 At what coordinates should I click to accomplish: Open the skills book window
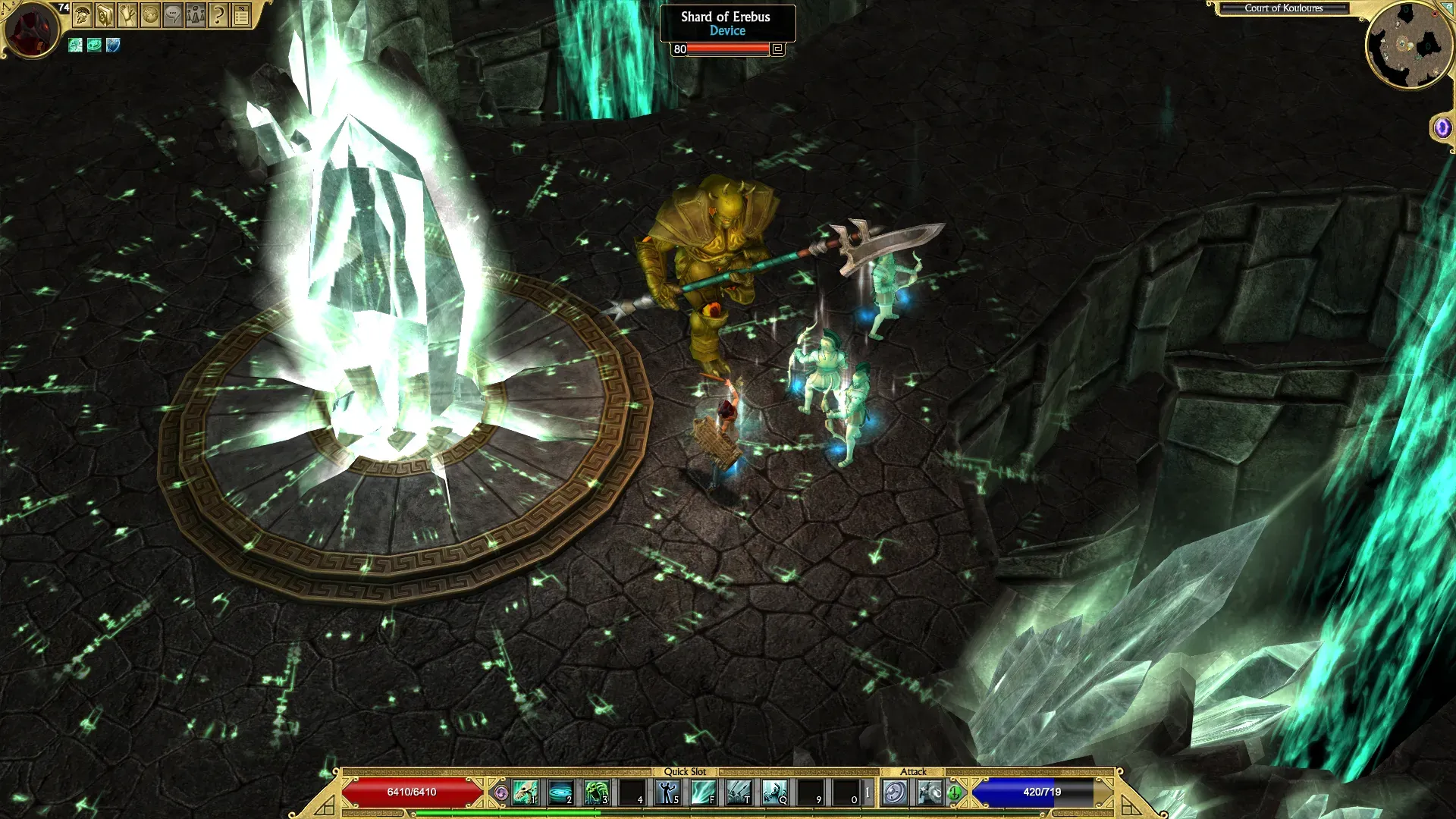point(105,14)
